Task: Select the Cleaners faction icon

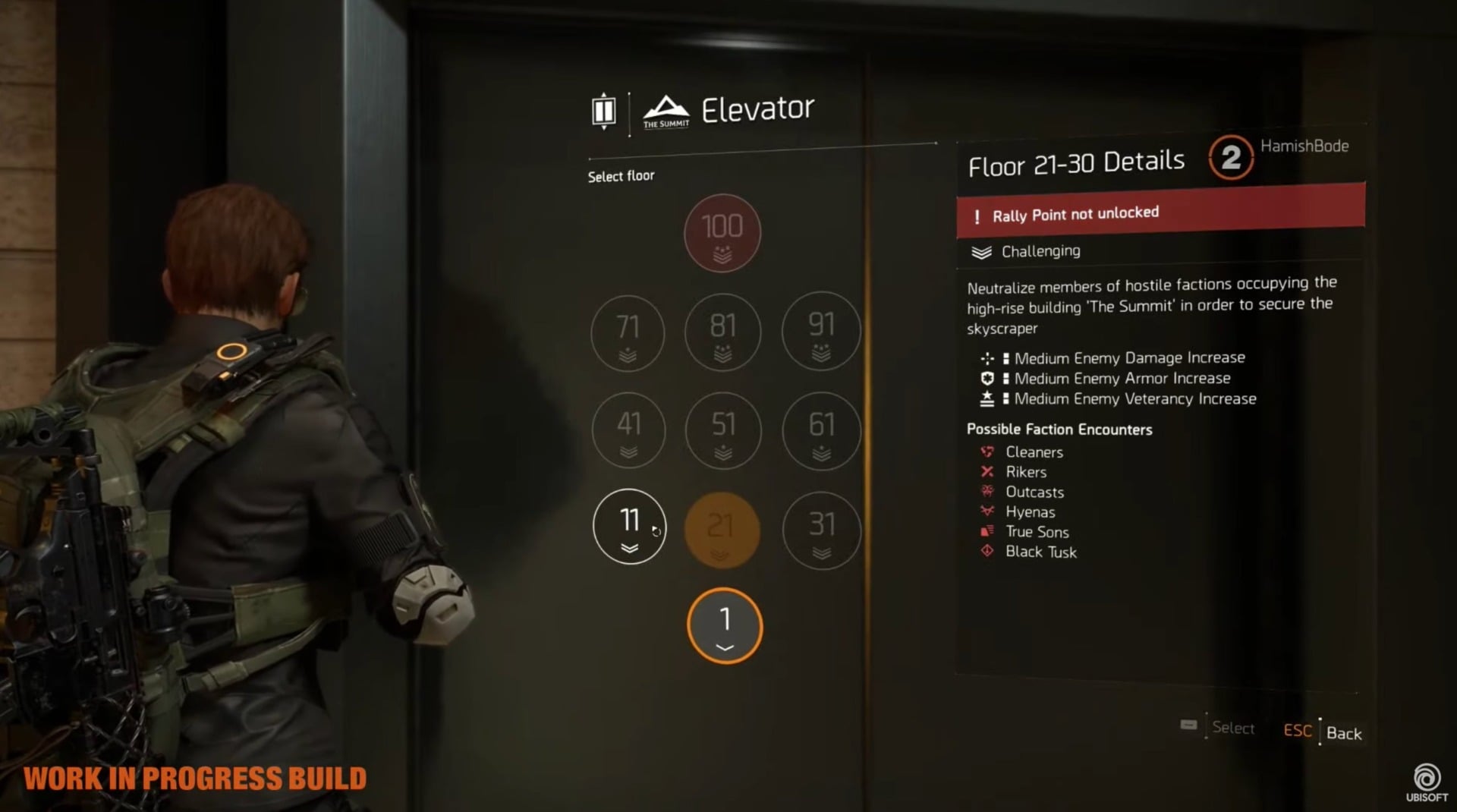Action: click(x=986, y=452)
